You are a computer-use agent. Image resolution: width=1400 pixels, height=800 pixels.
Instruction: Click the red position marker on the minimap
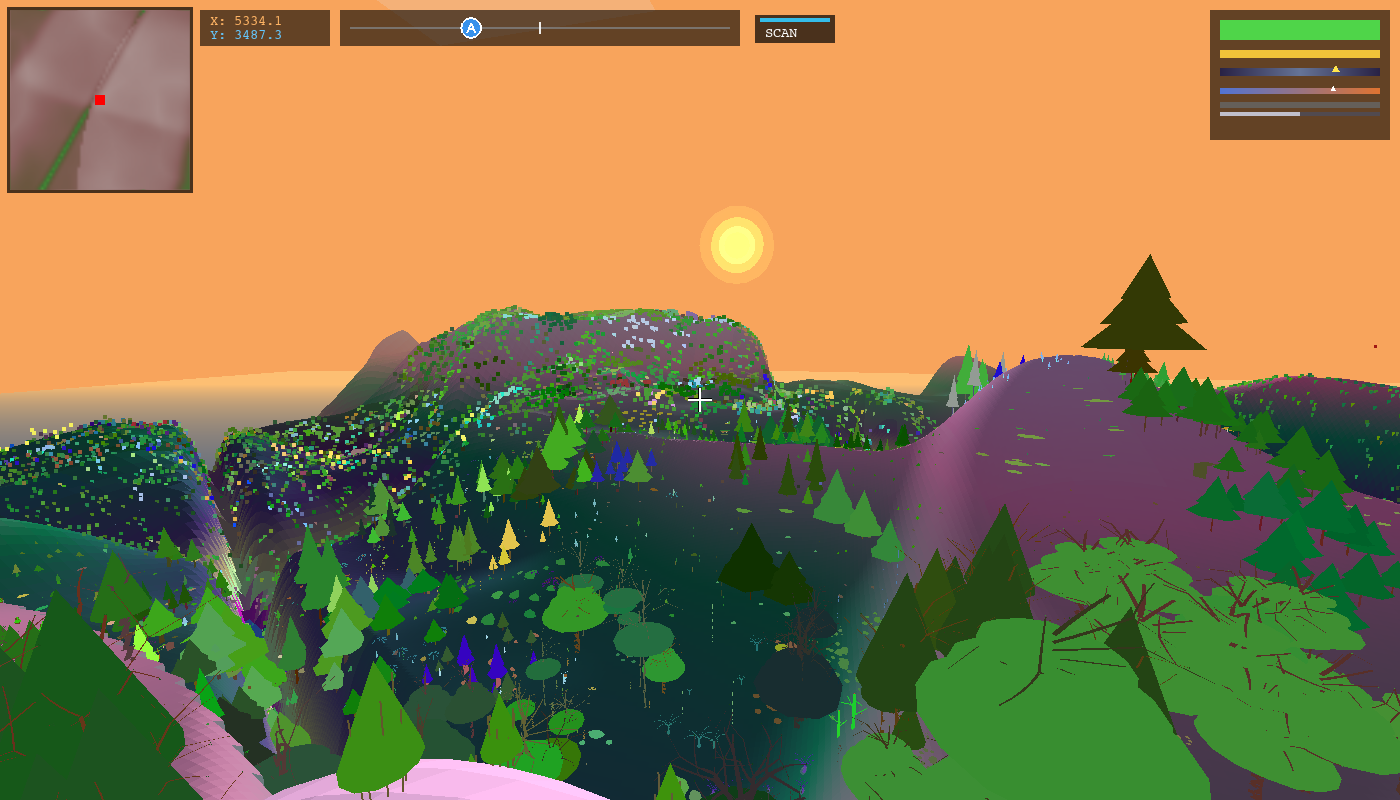pos(99,99)
